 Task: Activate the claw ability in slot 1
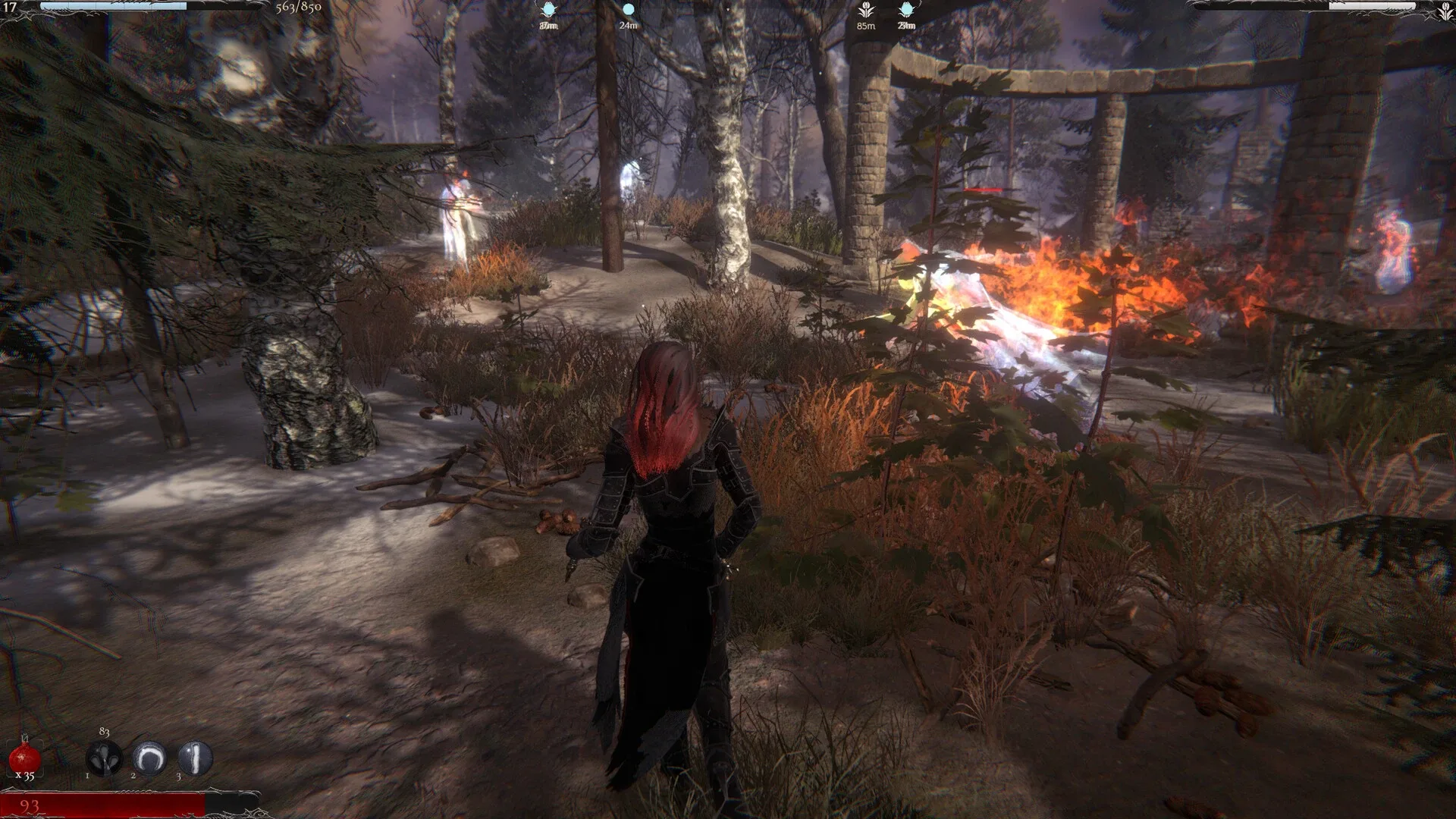coord(105,758)
